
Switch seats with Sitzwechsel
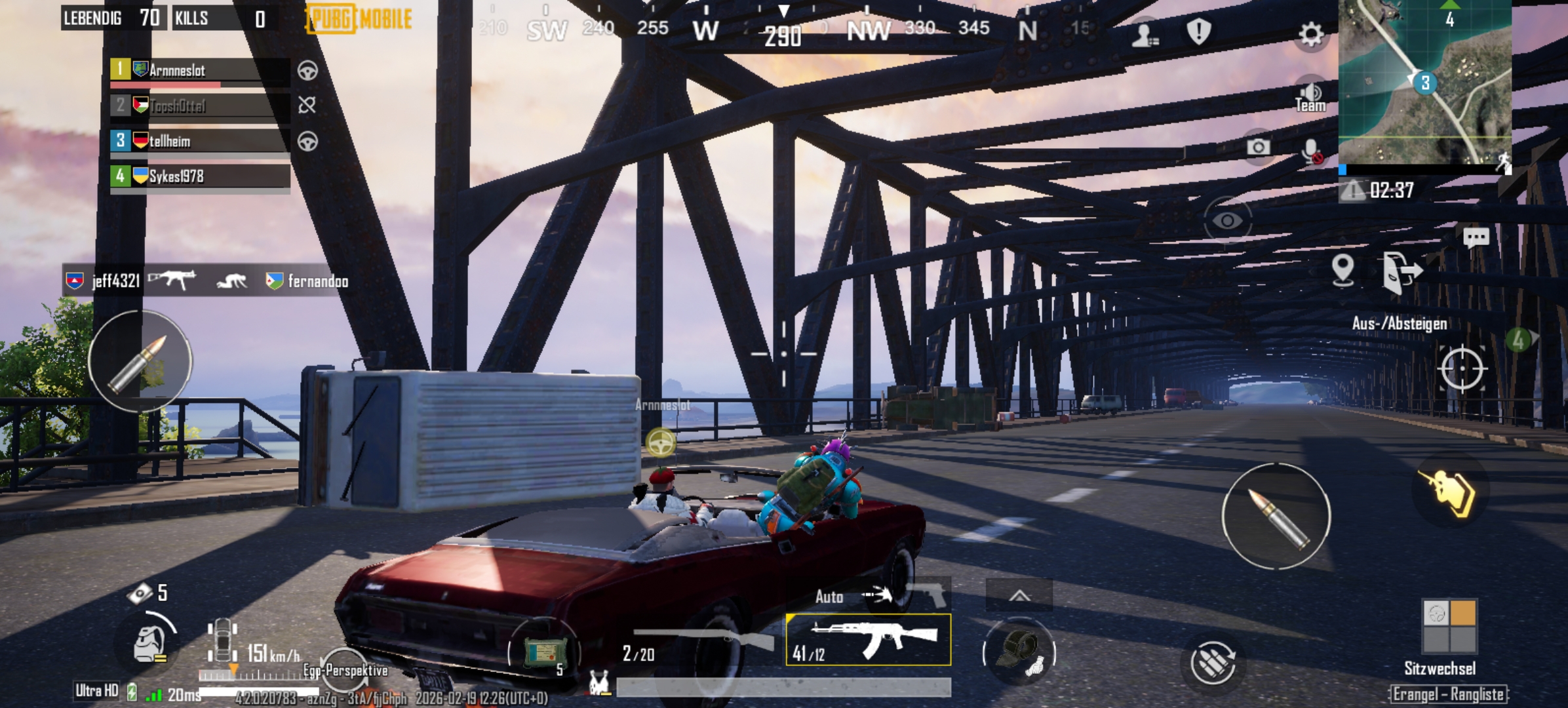point(1449,626)
